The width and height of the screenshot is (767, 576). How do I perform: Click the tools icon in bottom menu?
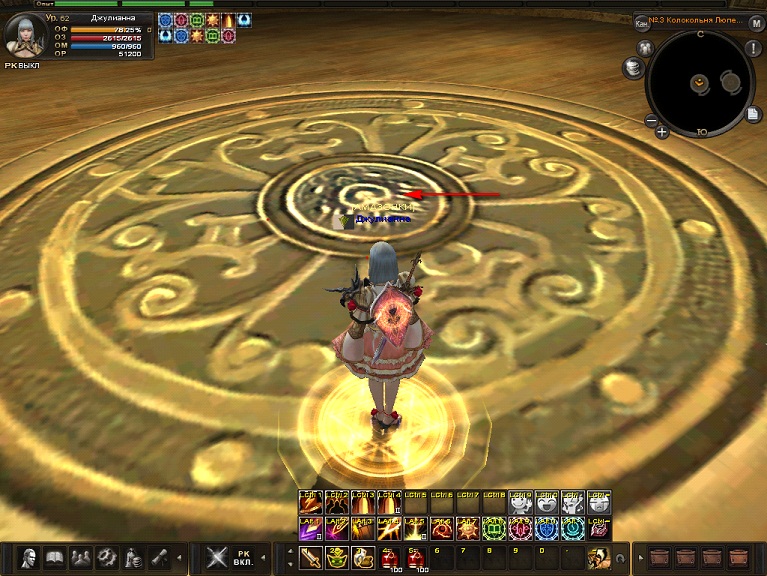(159, 557)
